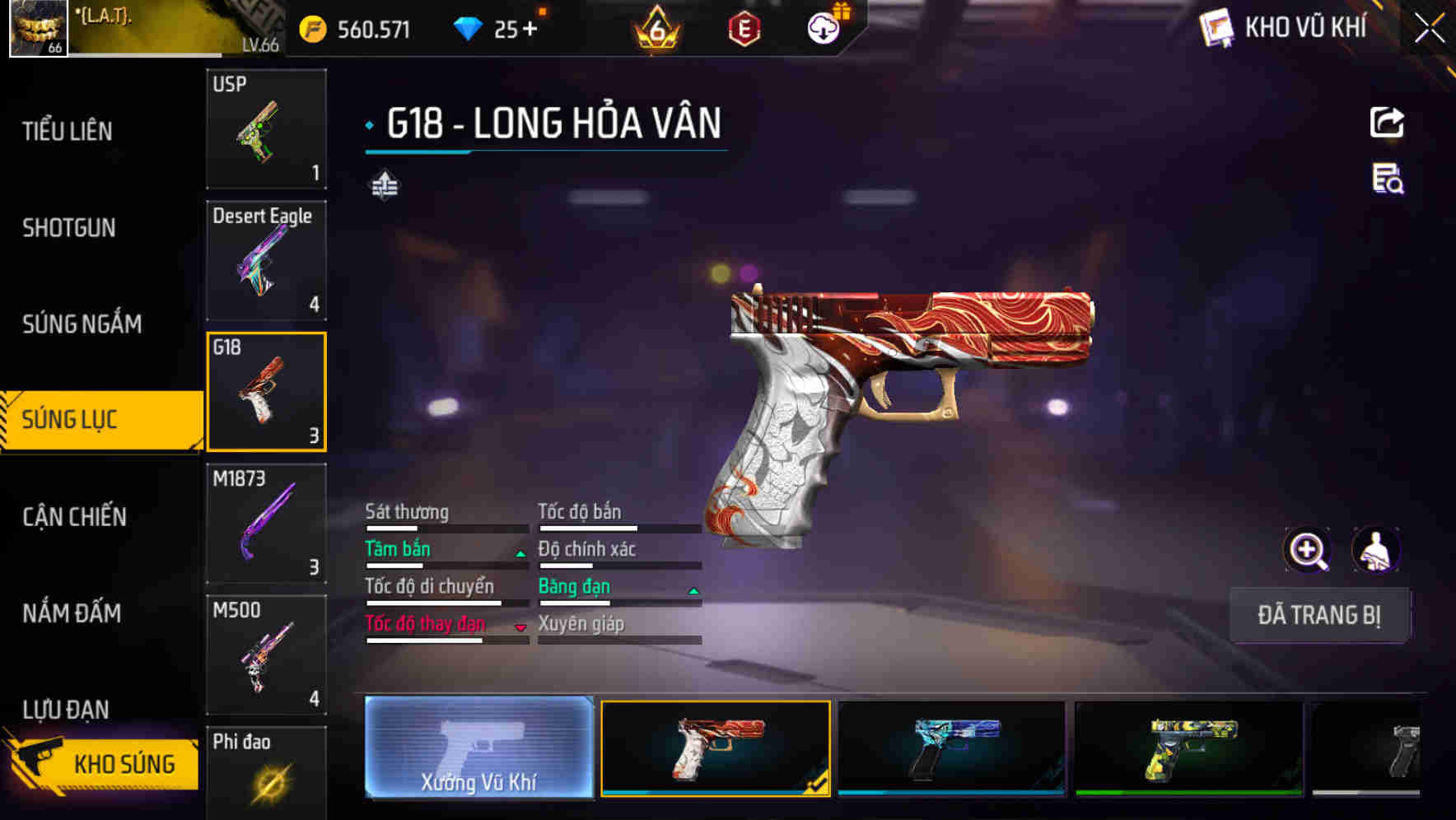1456x820 pixels.
Task: Select the blue G18 skin thumbnail
Action: [951, 748]
